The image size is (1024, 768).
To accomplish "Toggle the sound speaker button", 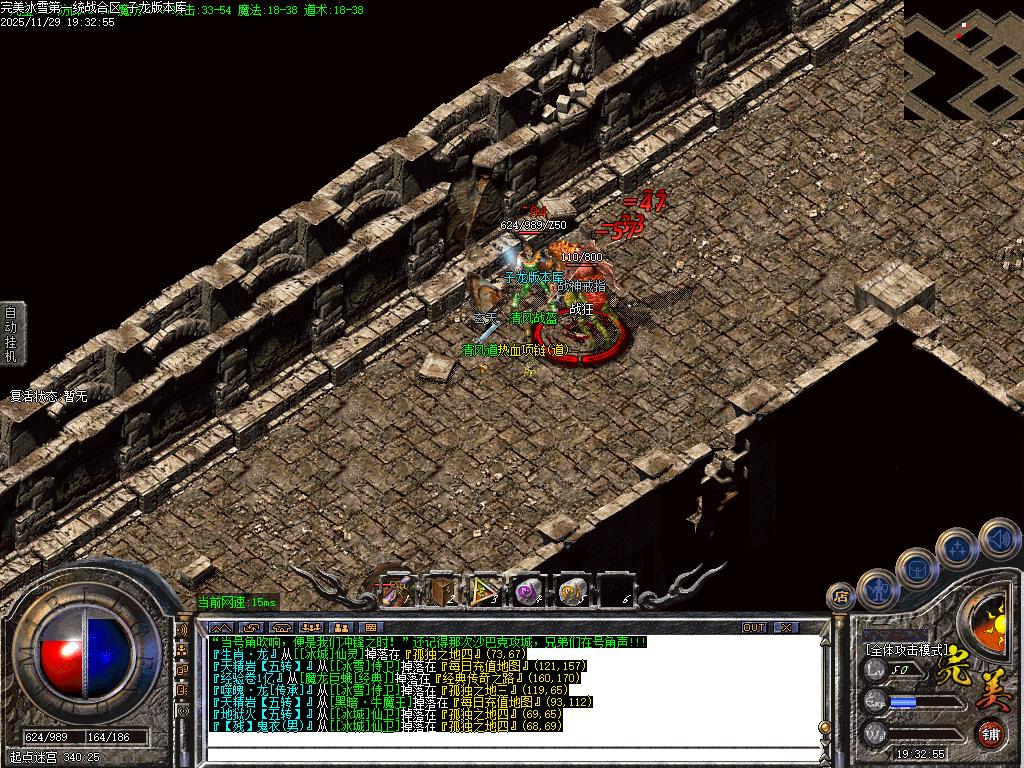I will (x=998, y=538).
